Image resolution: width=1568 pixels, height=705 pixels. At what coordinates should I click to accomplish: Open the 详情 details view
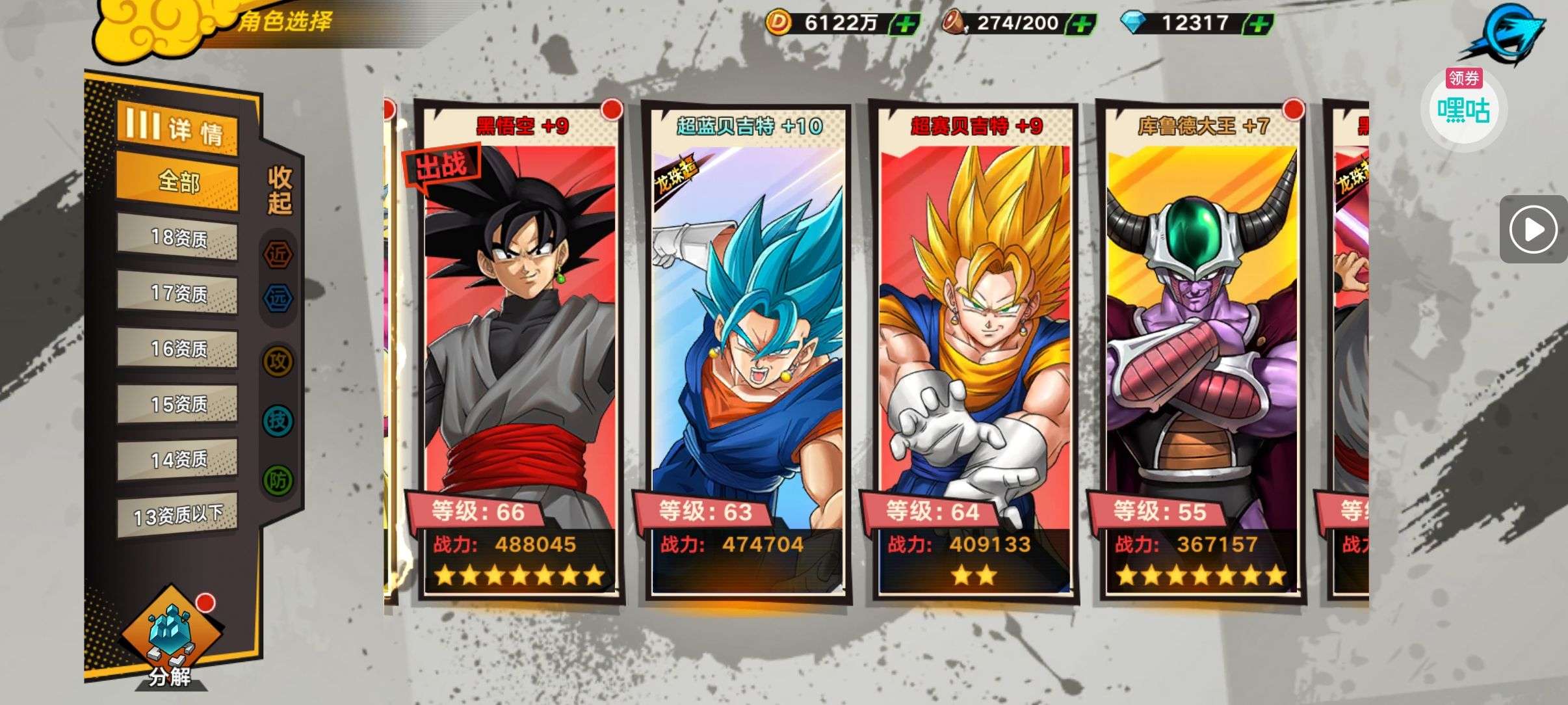pos(177,129)
